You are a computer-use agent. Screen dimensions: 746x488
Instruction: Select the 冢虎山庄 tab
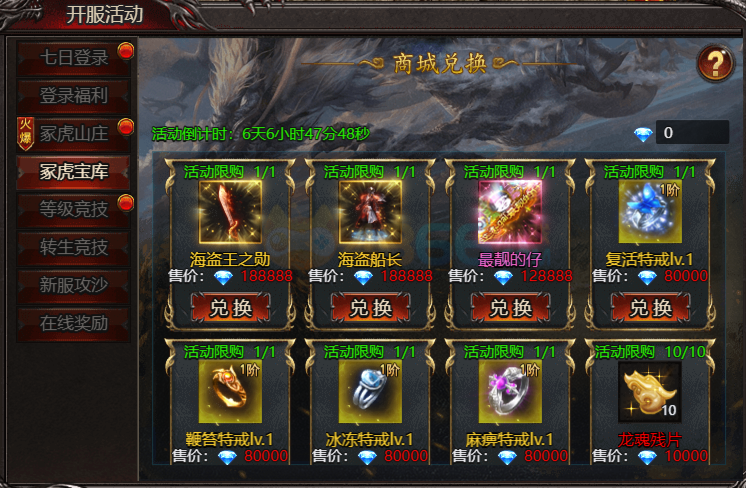pos(73,133)
